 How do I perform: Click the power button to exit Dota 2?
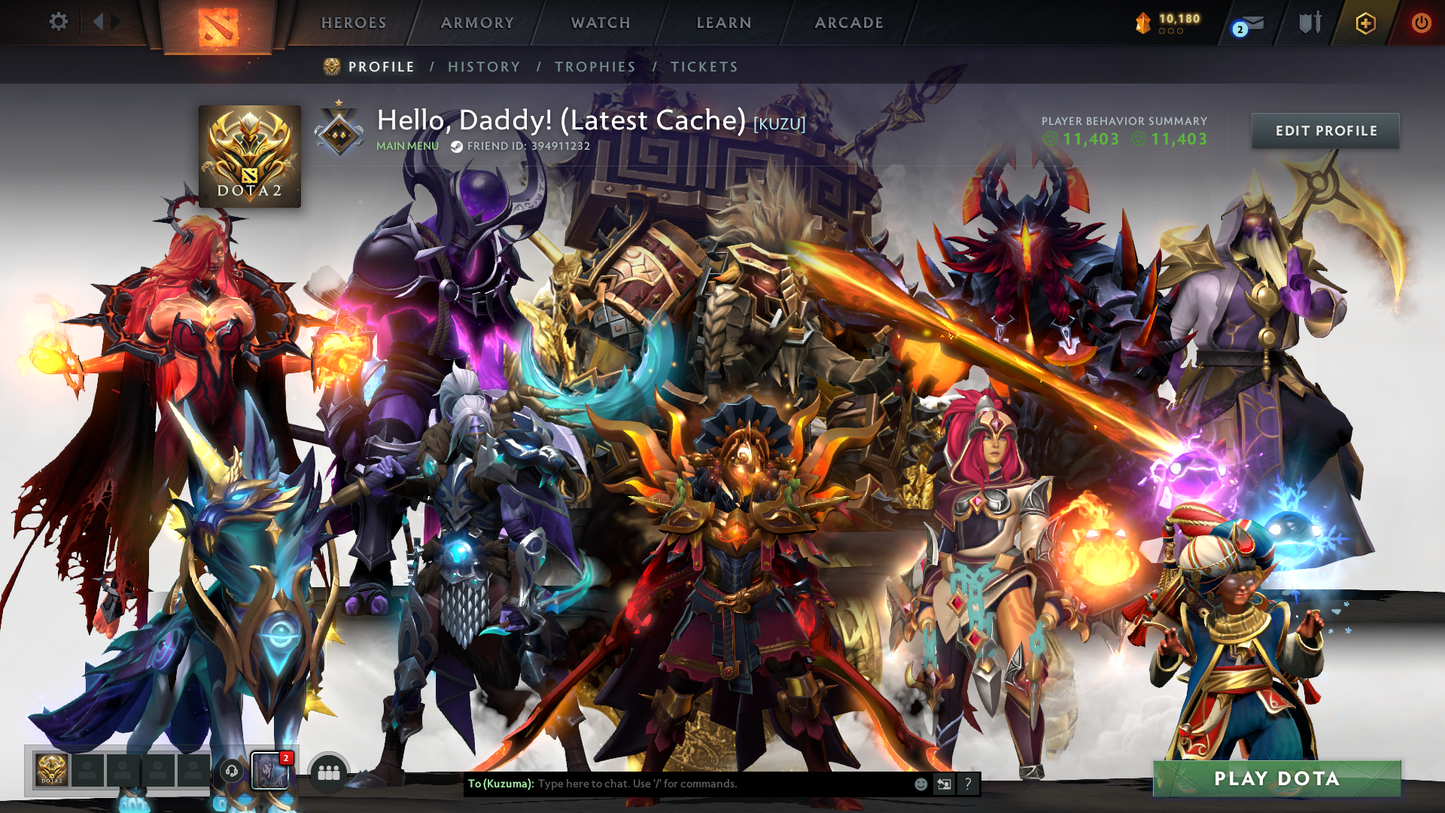(1420, 22)
